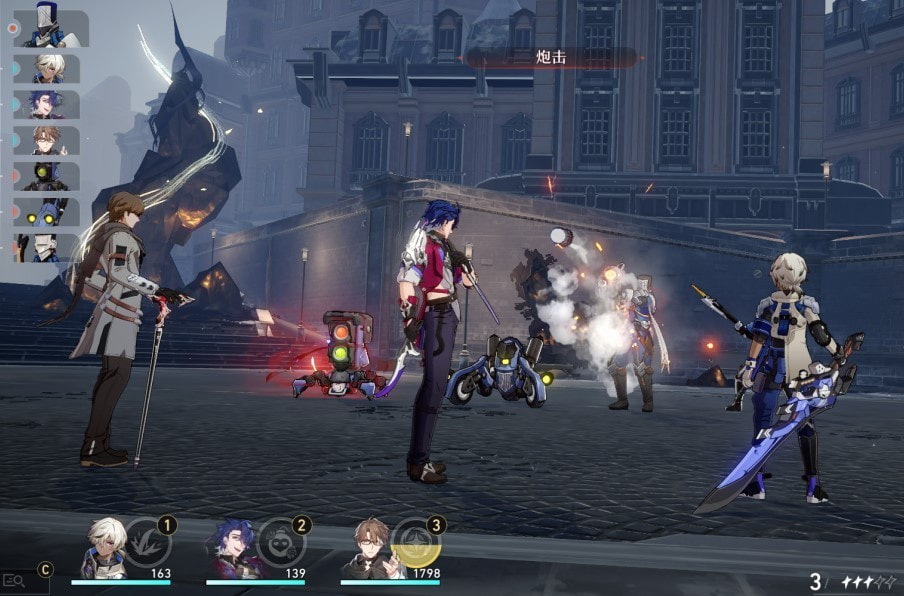Click the large active-turn helmeted soldier portrait
The height and width of the screenshot is (596, 904).
tap(50, 26)
